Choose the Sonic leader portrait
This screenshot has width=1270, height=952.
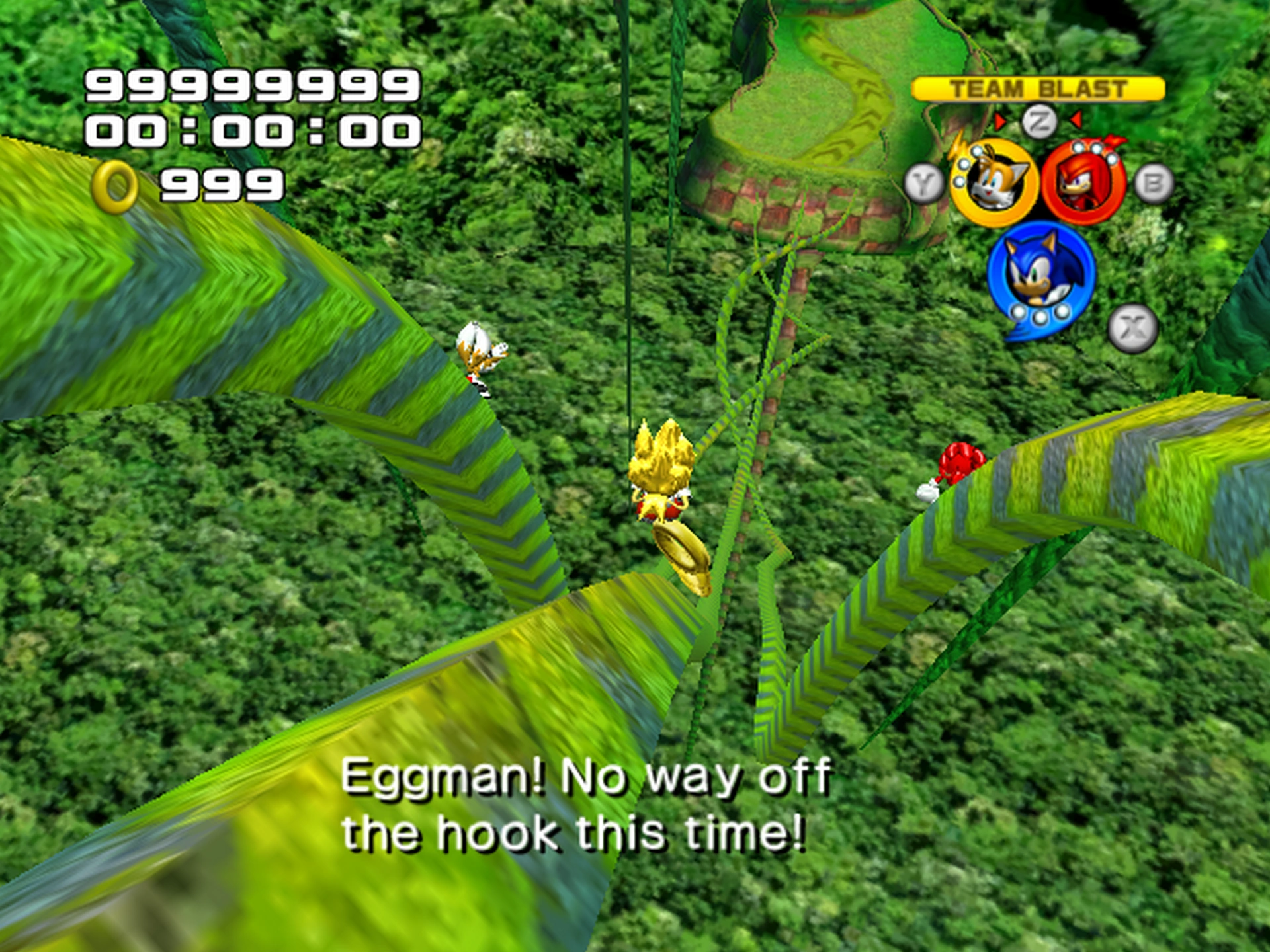pos(1040,274)
